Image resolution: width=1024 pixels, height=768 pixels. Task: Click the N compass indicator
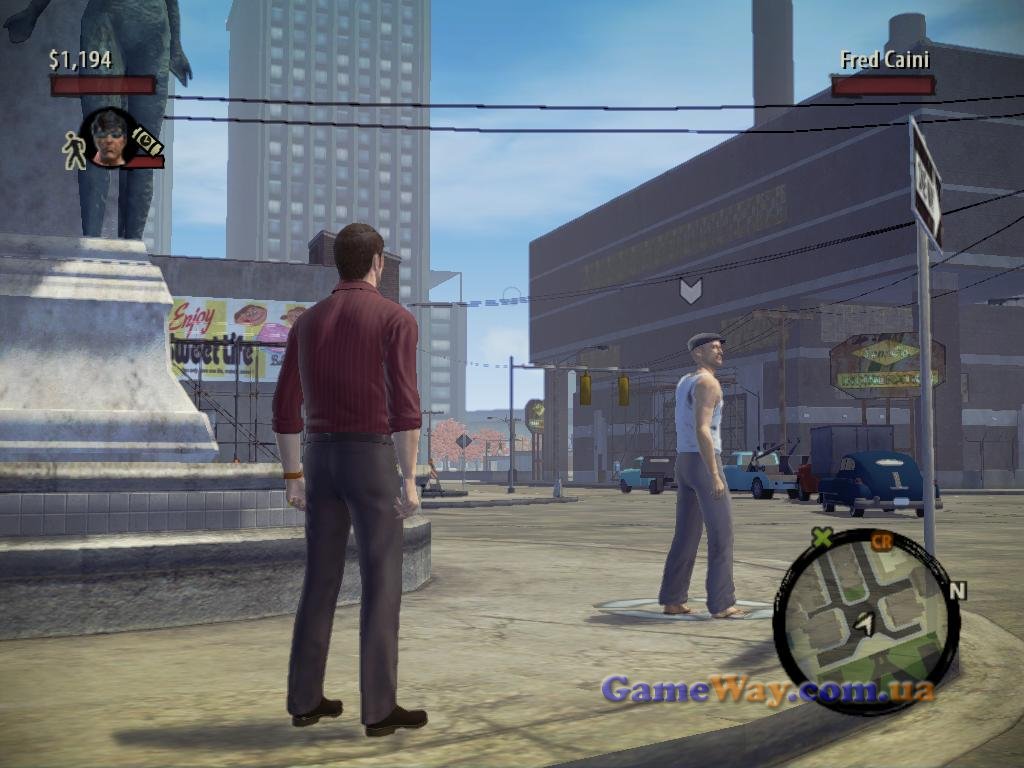(957, 590)
